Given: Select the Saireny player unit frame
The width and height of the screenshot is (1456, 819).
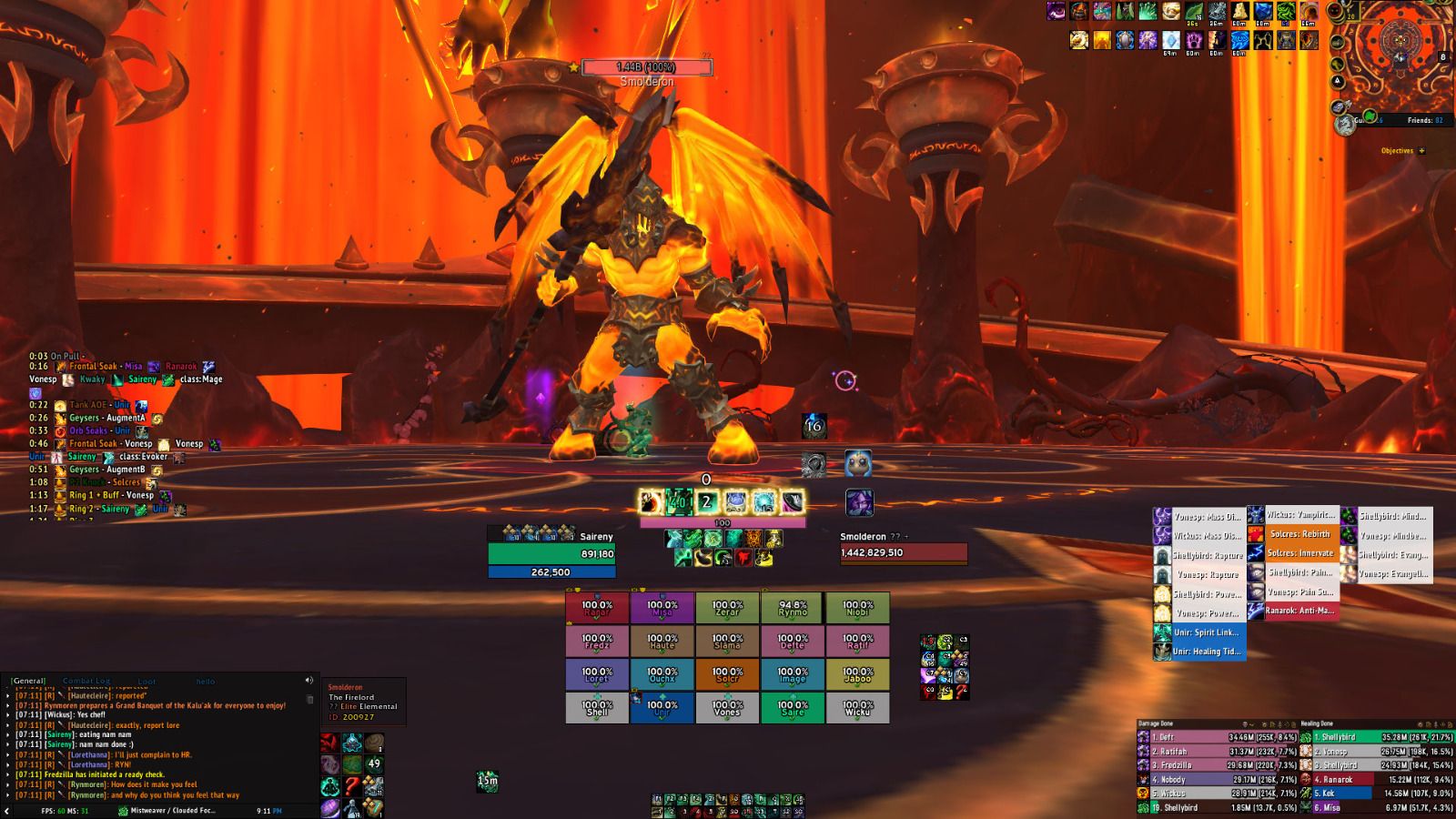Looking at the screenshot, I should (551, 553).
